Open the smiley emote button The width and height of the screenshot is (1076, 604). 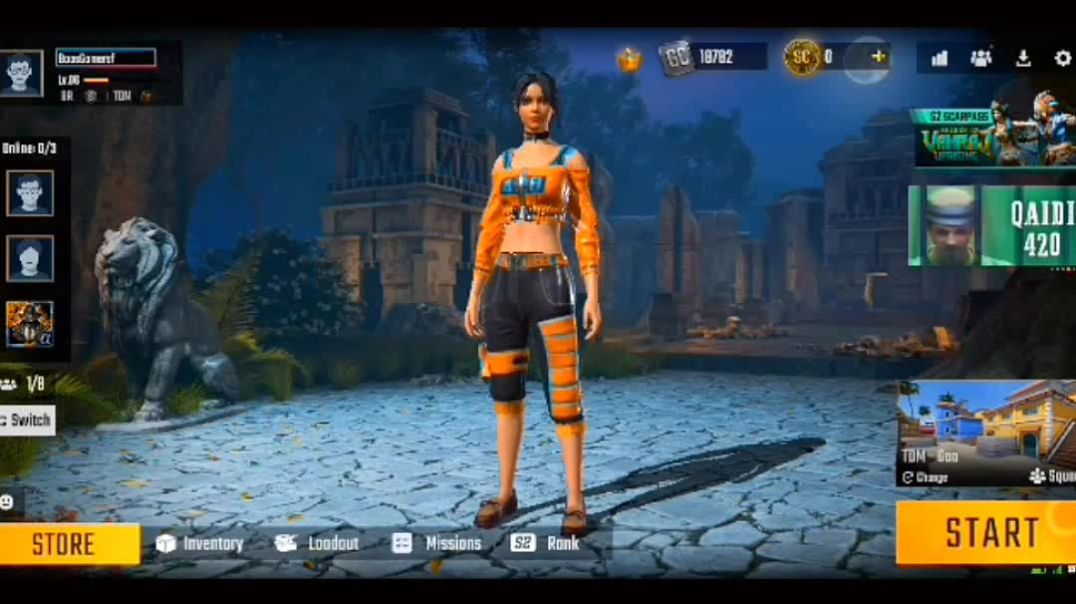click(7, 501)
